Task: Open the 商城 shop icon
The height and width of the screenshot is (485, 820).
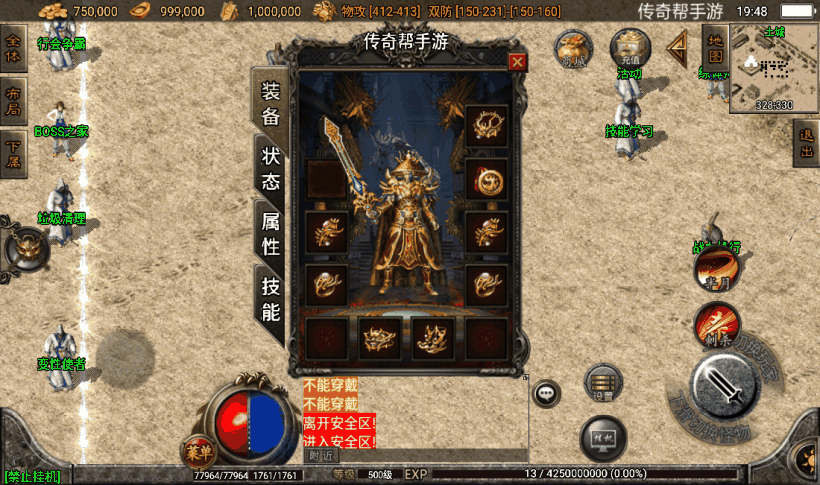Action: click(x=575, y=47)
